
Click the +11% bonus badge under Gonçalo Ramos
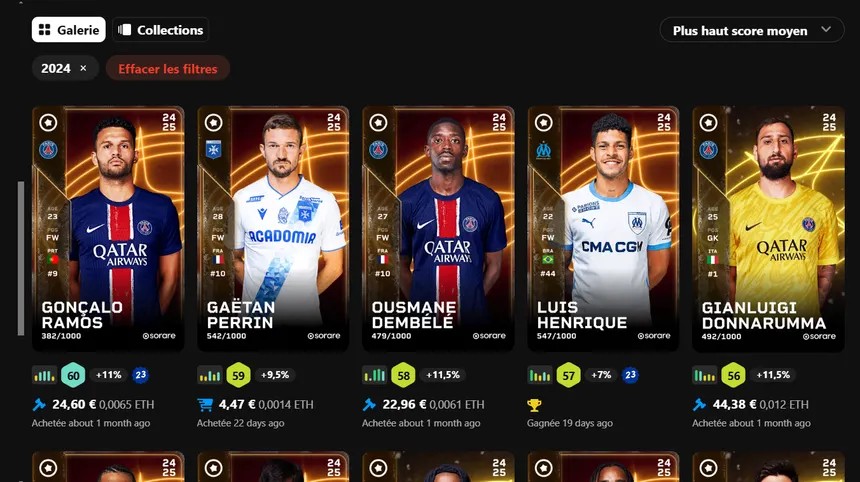[108, 375]
